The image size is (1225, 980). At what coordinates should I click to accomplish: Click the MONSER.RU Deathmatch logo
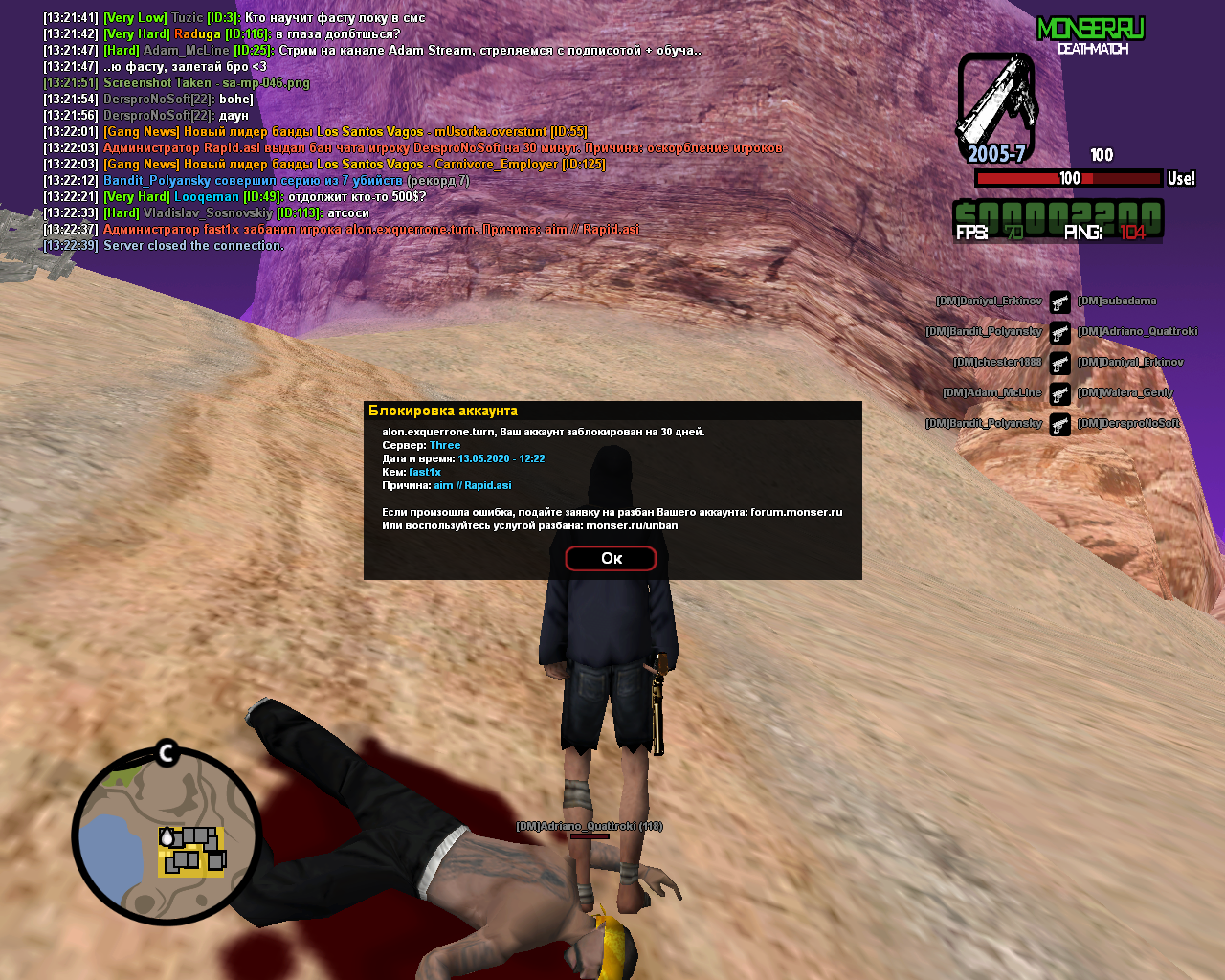1091,35
